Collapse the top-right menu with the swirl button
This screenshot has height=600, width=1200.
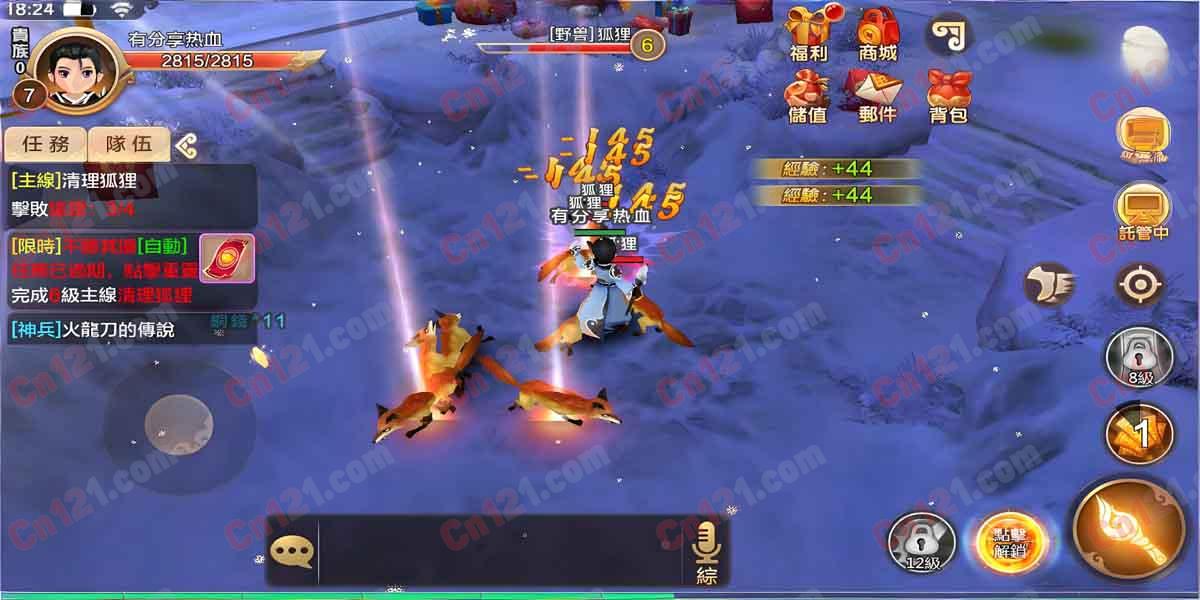coord(948,34)
